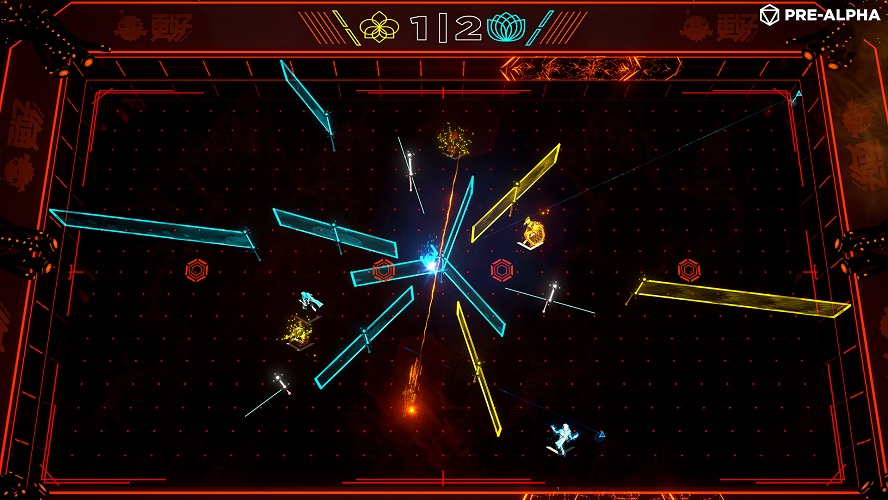
Task: Click the yellow team flower emblem
Action: [x=380, y=28]
